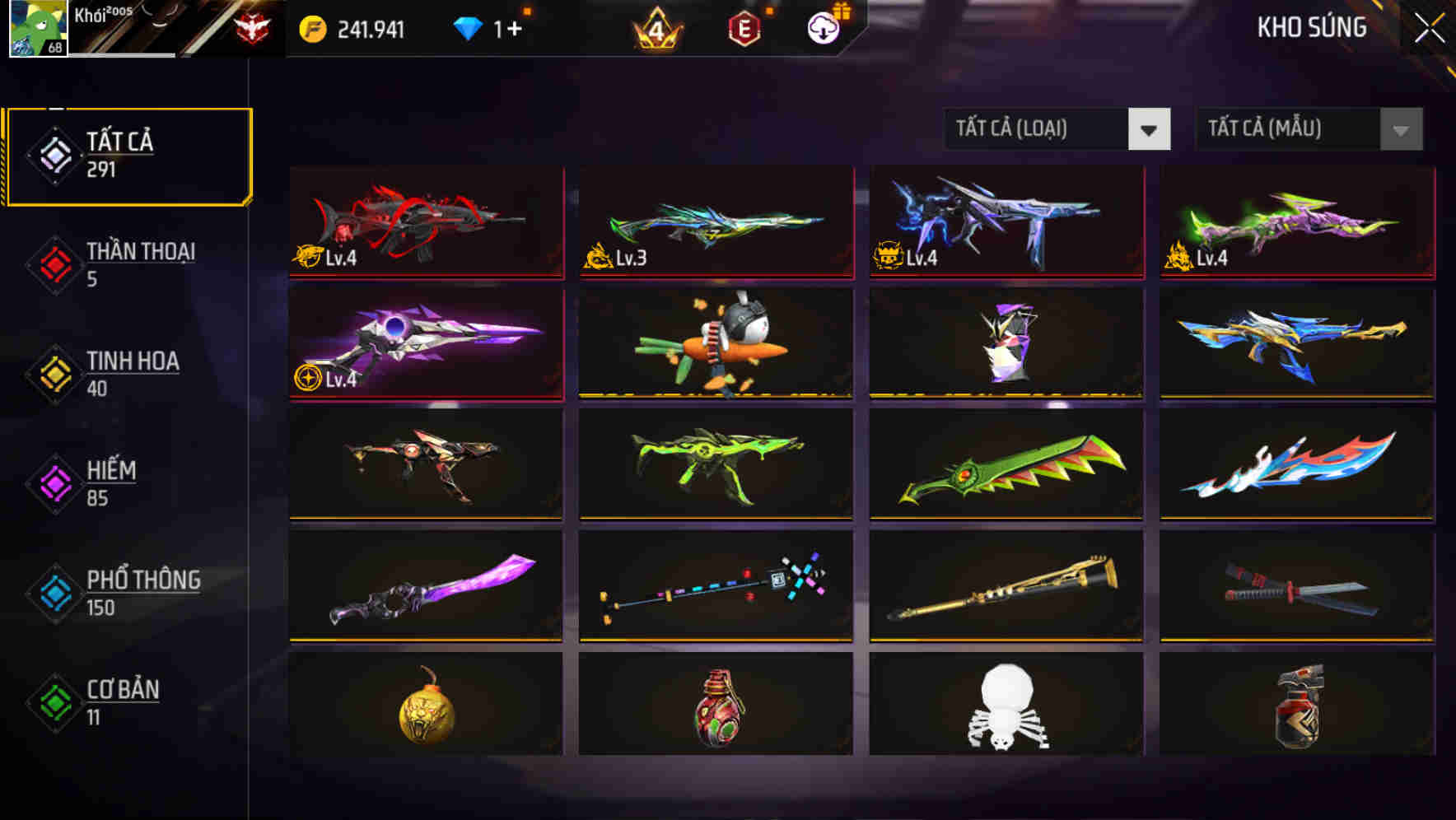Select the Lv.4 red scythe weapon card
This screenshot has height=820, width=1456.
(426, 222)
